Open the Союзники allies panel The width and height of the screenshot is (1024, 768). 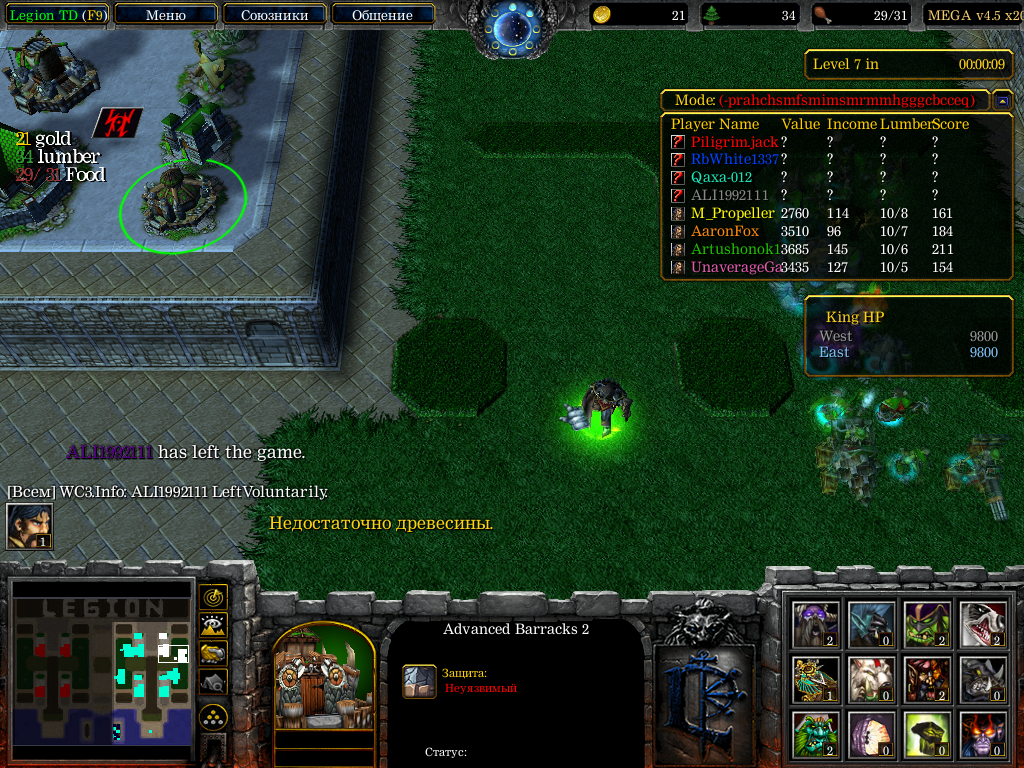tap(273, 15)
